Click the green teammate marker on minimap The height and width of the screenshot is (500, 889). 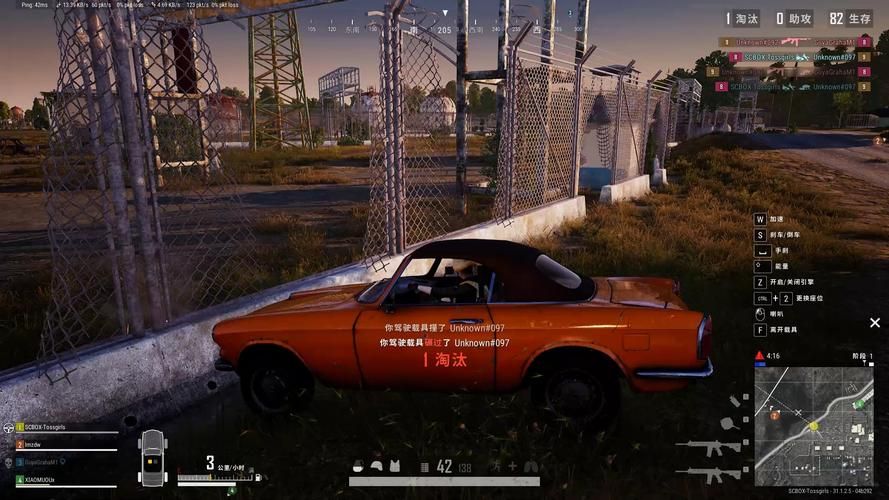[857, 404]
